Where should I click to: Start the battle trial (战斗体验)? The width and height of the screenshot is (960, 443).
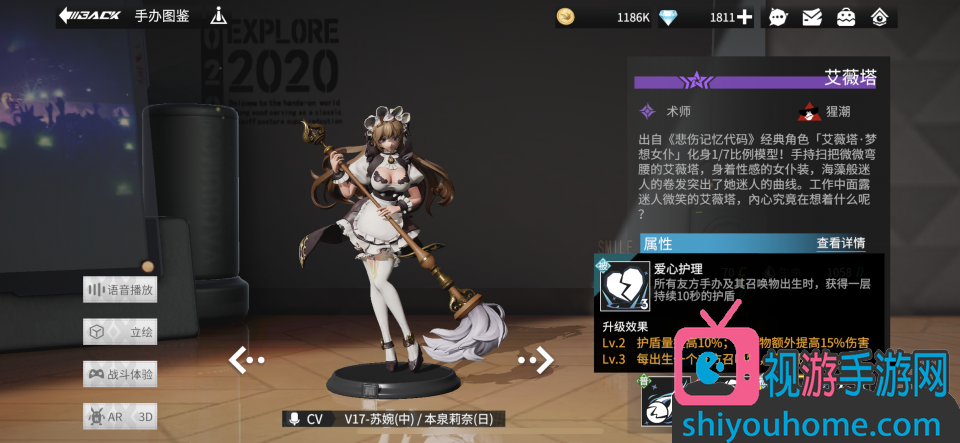(121, 374)
